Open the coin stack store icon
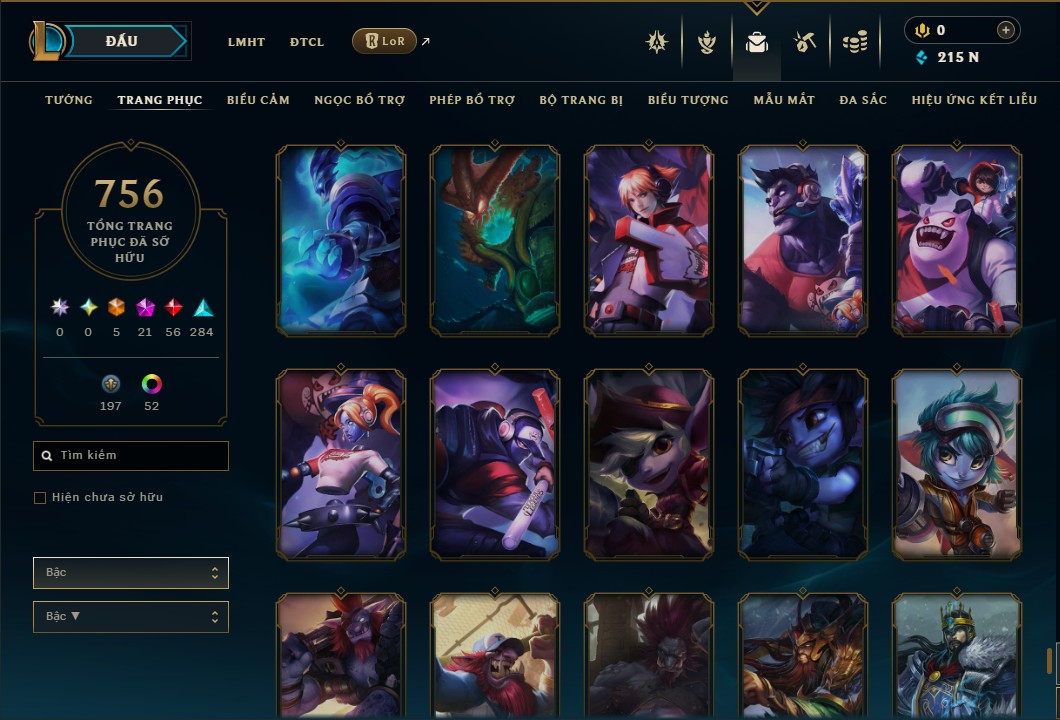Image resolution: width=1060 pixels, height=720 pixels. [854, 42]
